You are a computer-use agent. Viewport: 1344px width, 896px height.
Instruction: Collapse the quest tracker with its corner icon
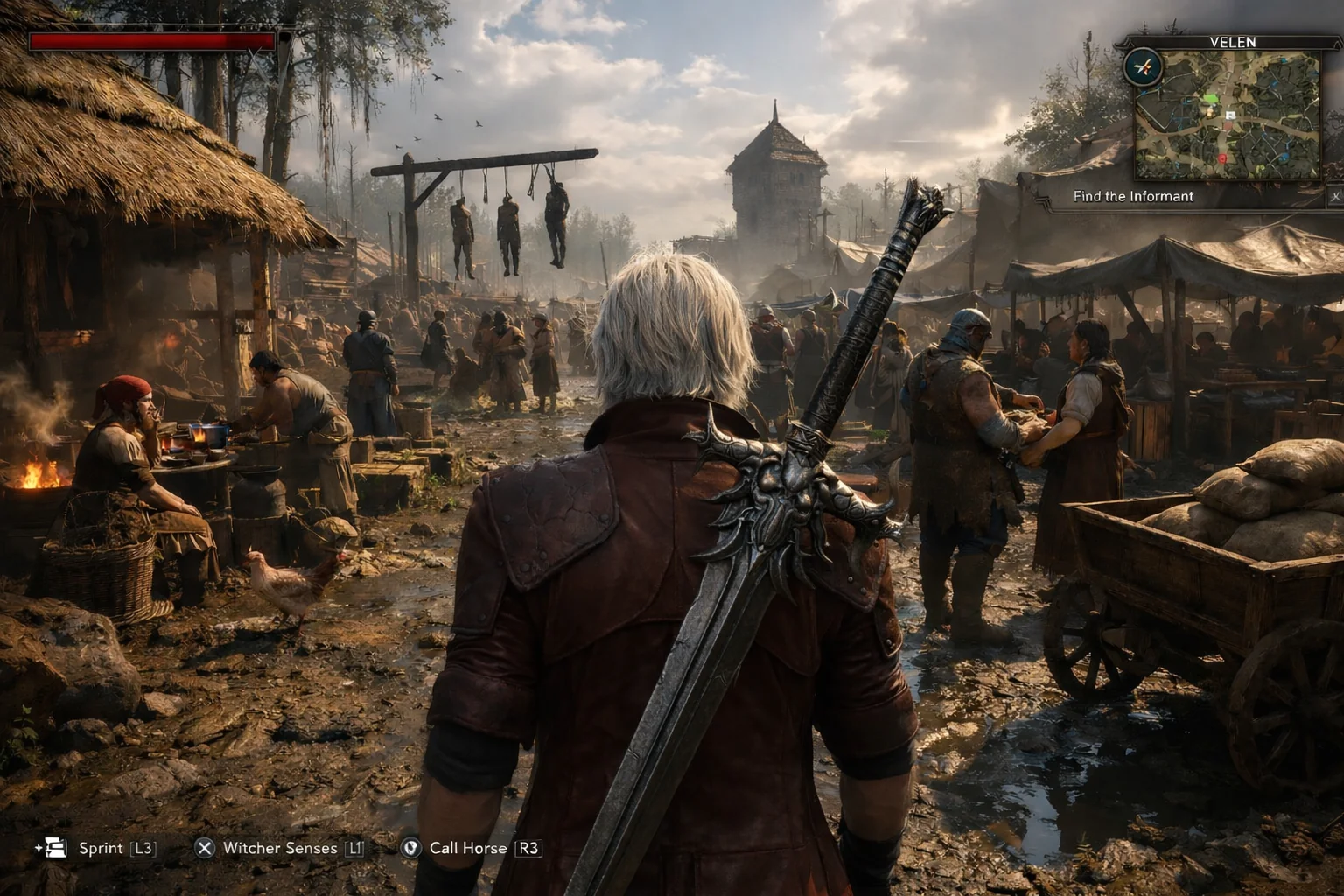(1335, 196)
